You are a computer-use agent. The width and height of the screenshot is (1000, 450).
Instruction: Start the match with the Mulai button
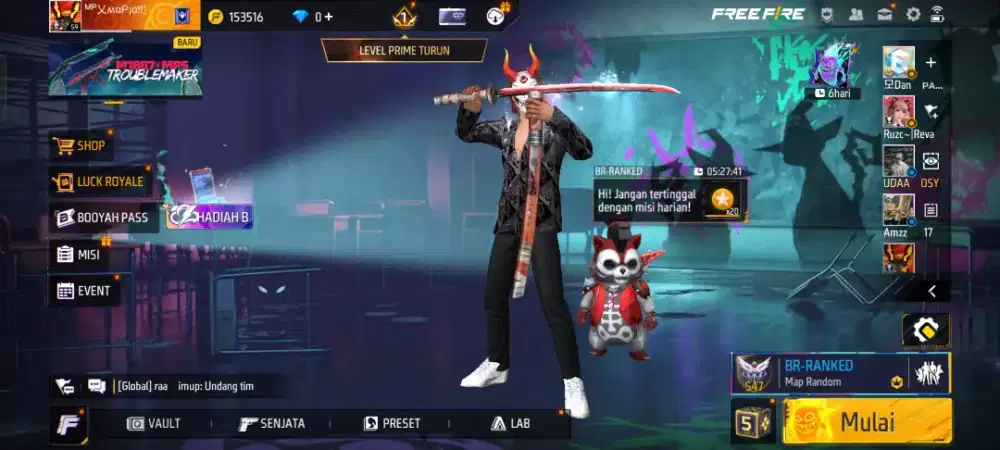click(866, 421)
